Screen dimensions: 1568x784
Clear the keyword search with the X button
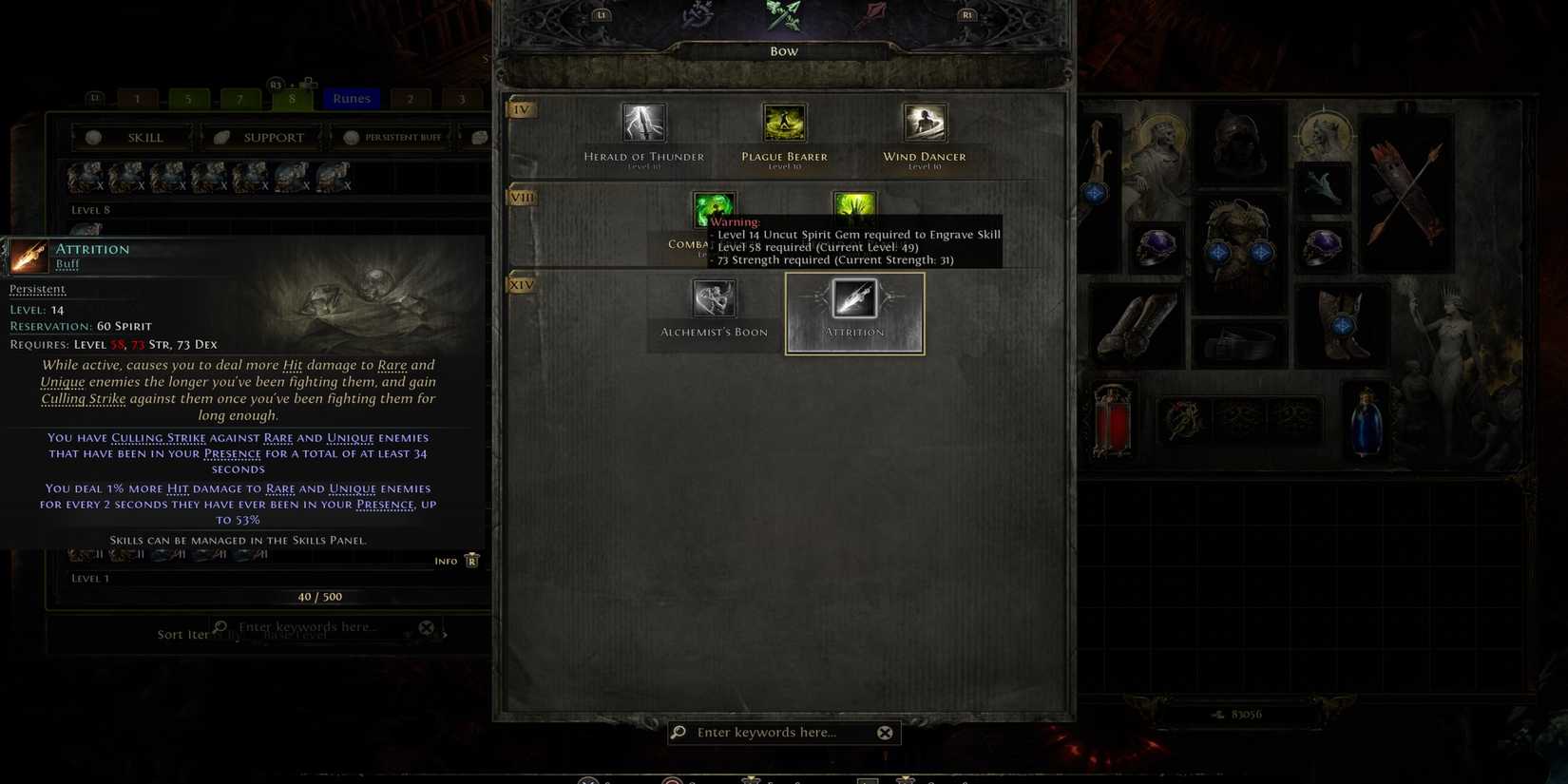tap(885, 732)
